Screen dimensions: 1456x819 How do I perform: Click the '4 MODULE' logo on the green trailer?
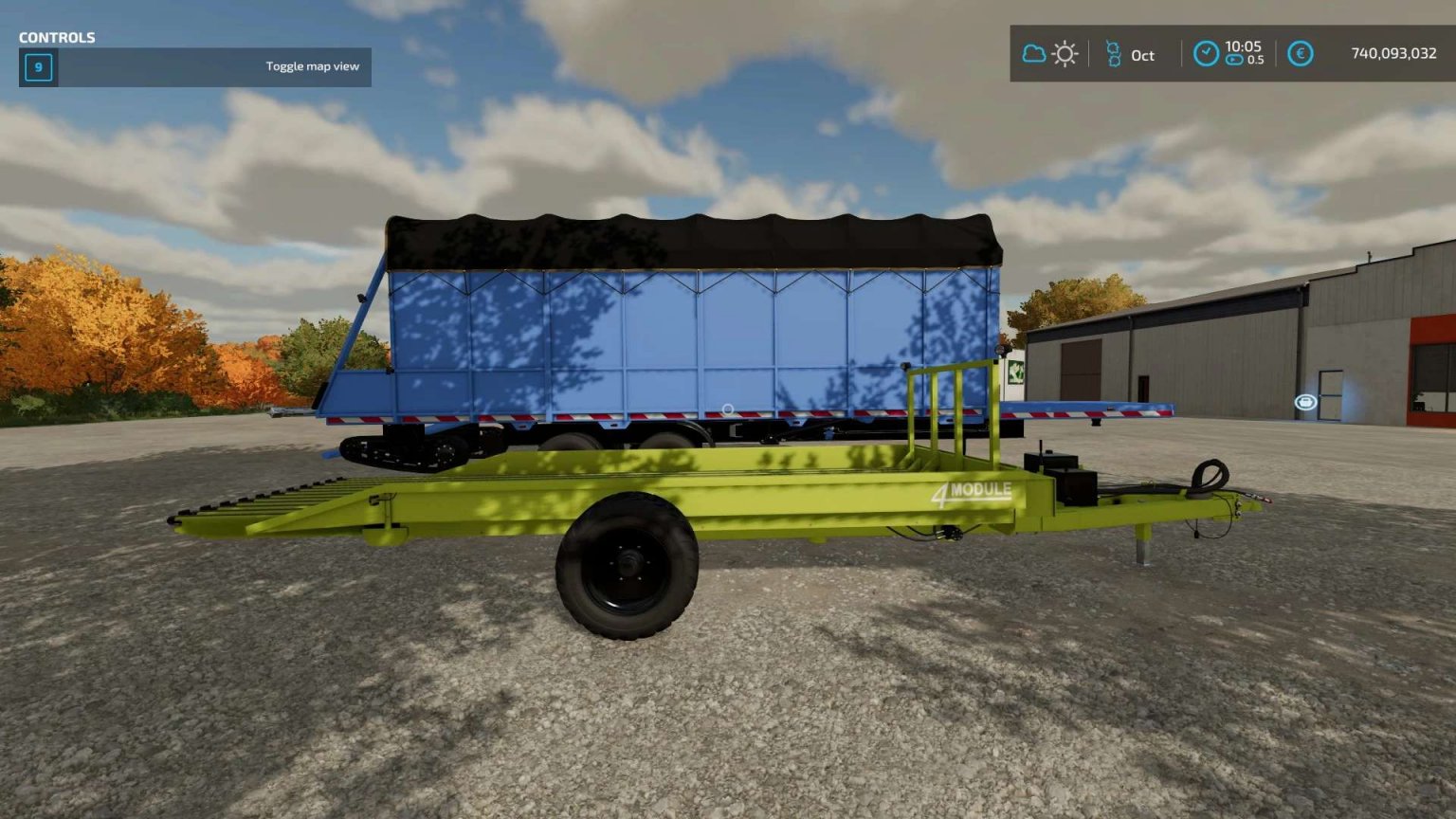(974, 490)
